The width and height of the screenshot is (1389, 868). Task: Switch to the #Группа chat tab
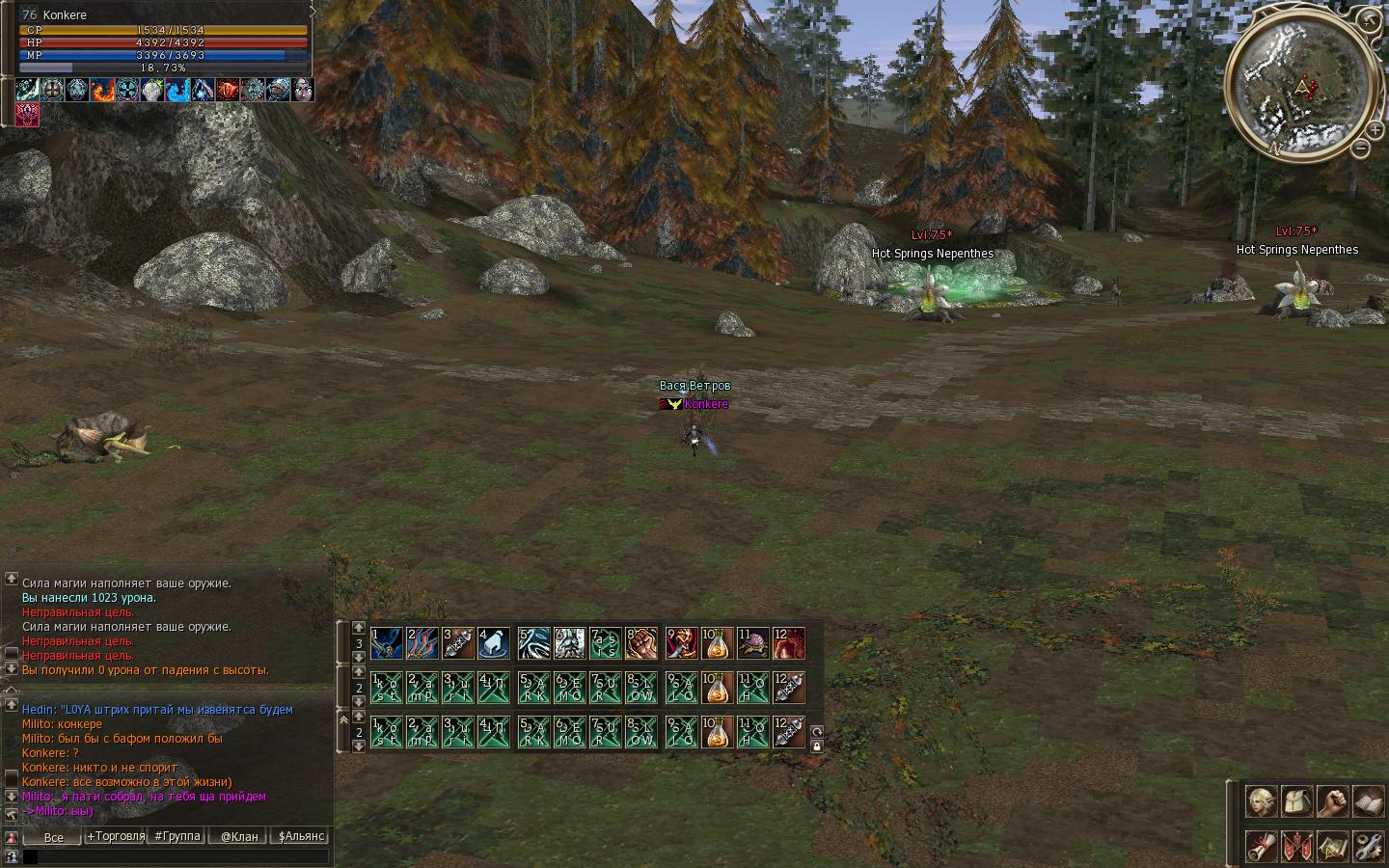click(x=177, y=836)
